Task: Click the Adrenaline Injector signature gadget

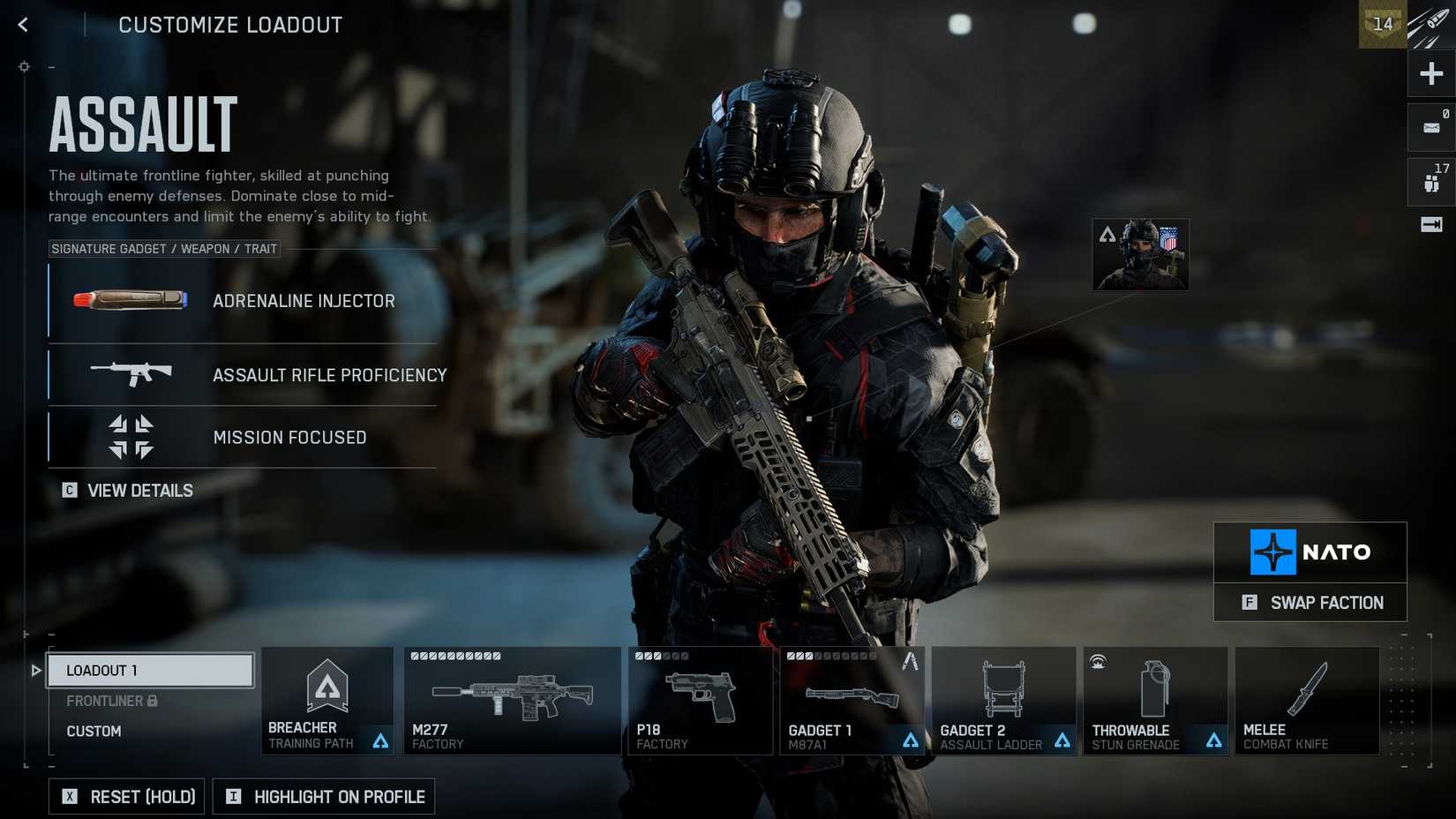Action: coord(243,300)
